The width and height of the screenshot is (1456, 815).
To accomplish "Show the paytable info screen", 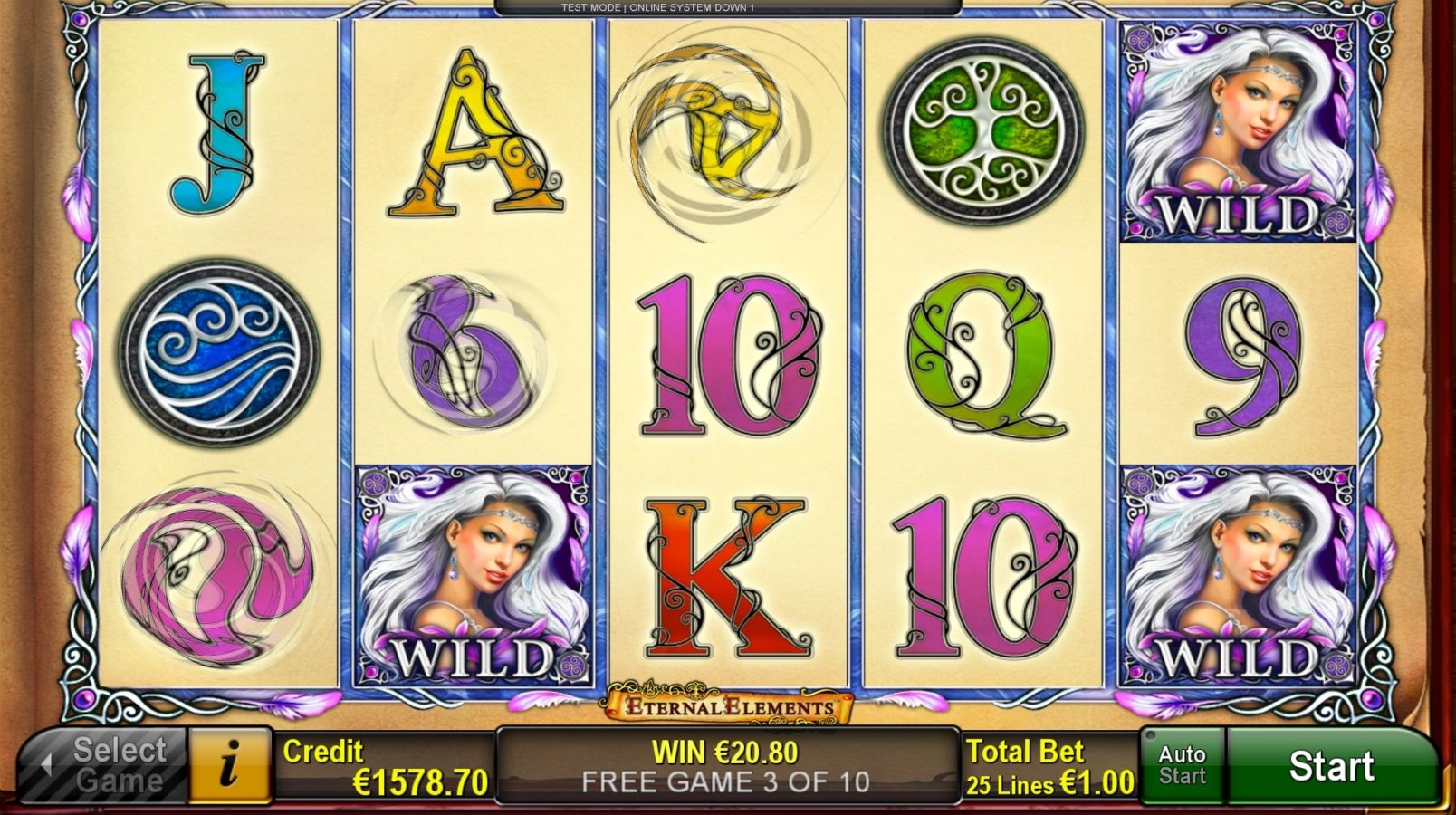I will (x=230, y=766).
